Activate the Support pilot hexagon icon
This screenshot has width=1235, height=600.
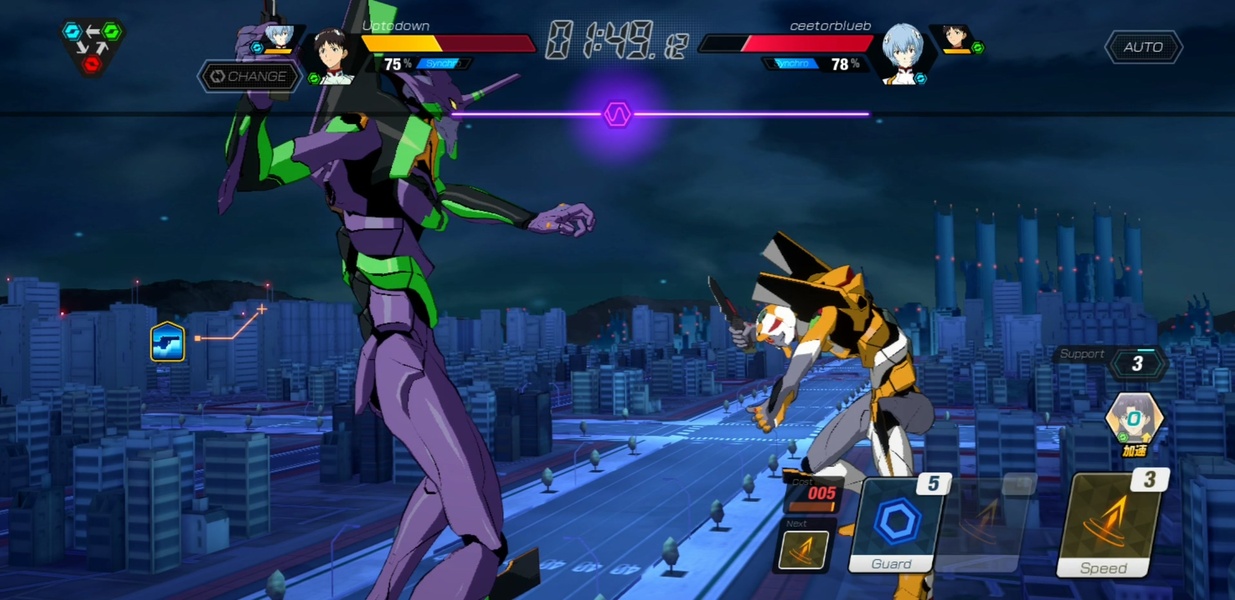[1134, 417]
